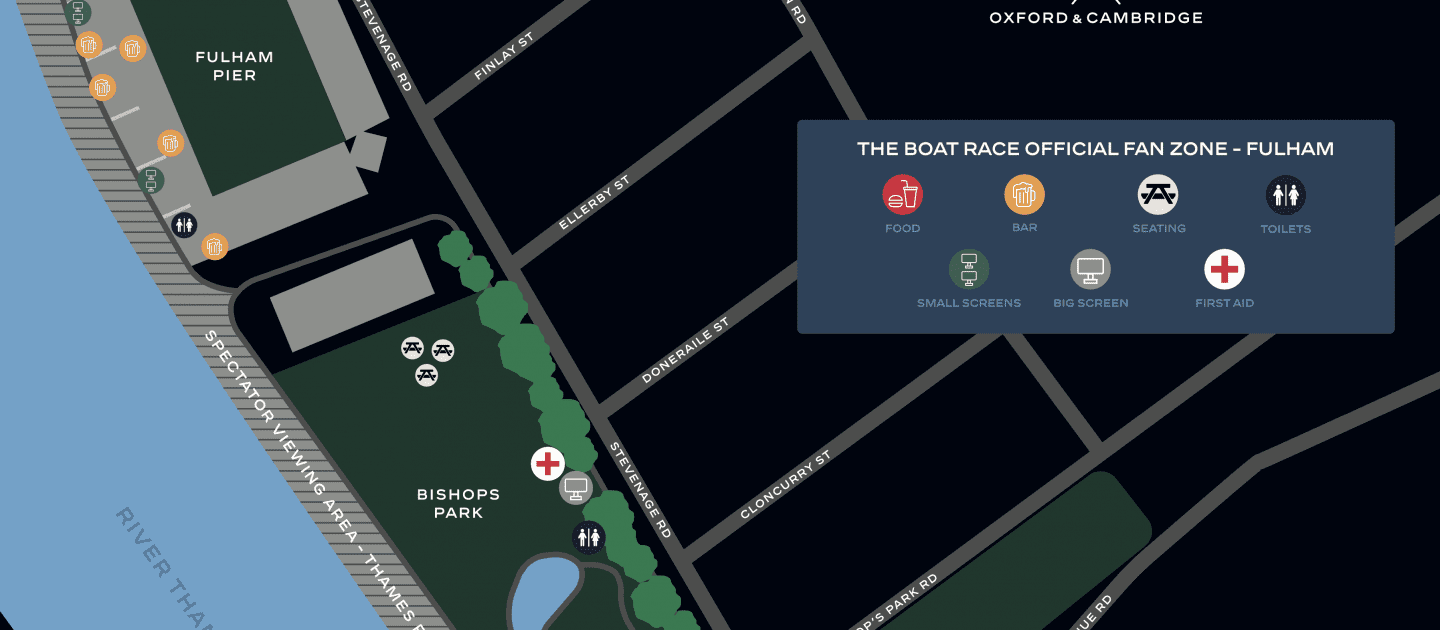
Task: Click the first aid marker in Bishops Park
Action: click(547, 463)
